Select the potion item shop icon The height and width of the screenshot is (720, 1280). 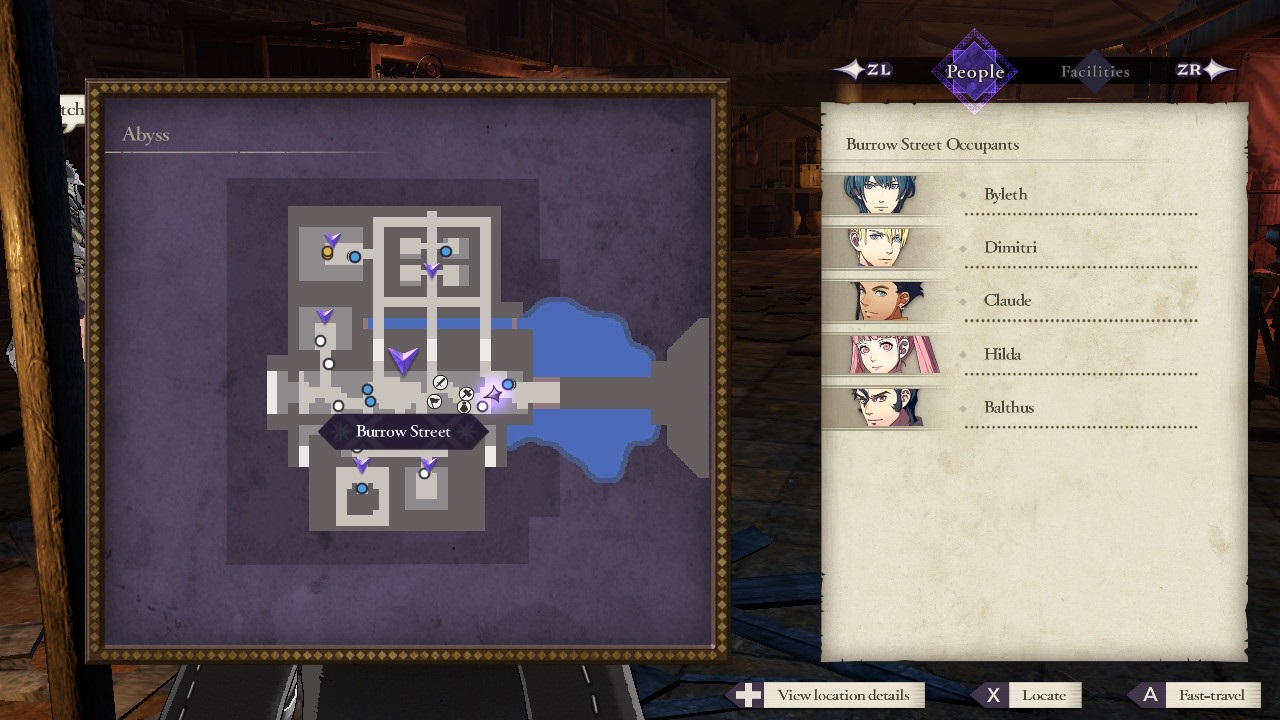pyautogui.click(x=463, y=406)
